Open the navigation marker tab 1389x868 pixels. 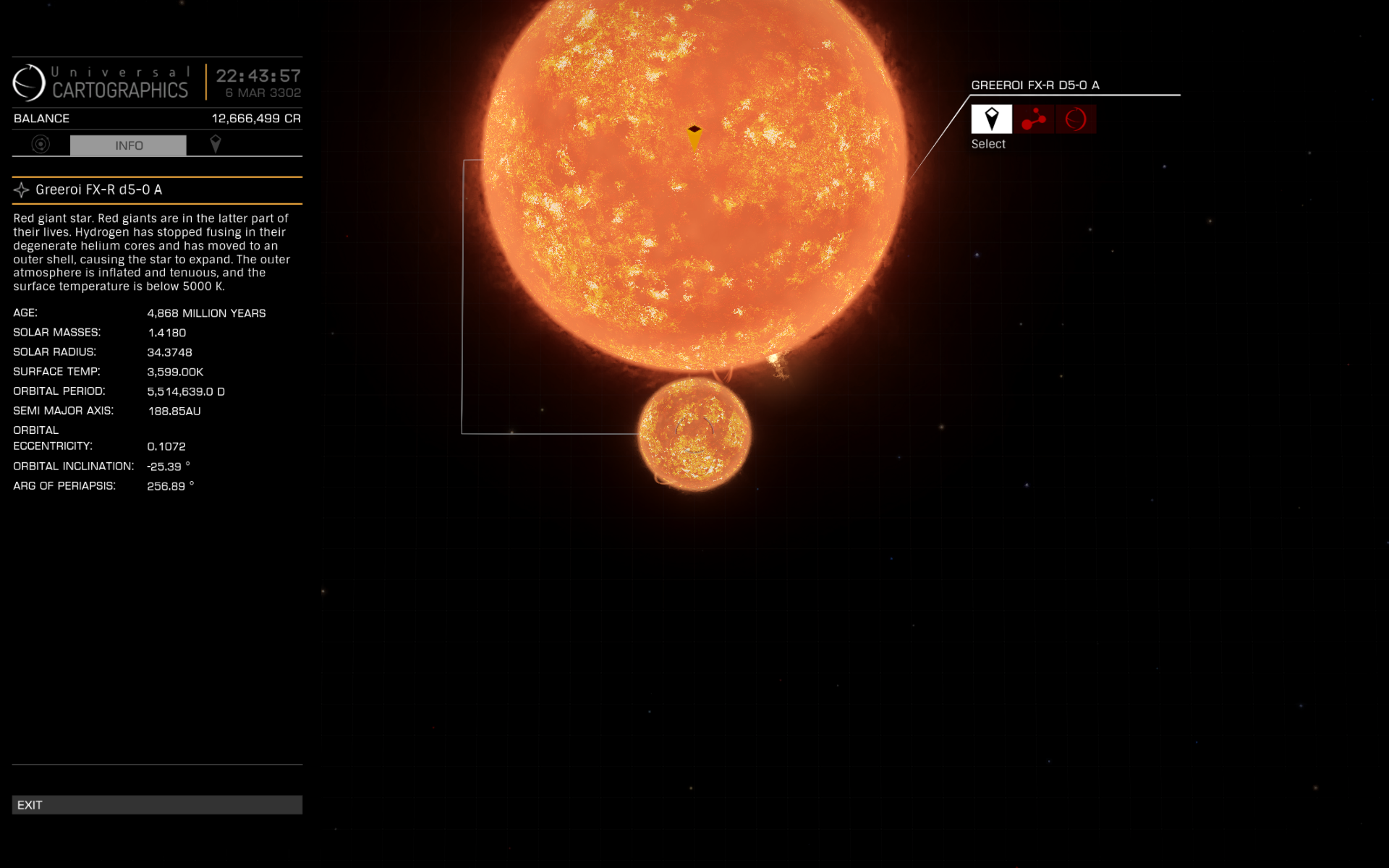(x=215, y=145)
